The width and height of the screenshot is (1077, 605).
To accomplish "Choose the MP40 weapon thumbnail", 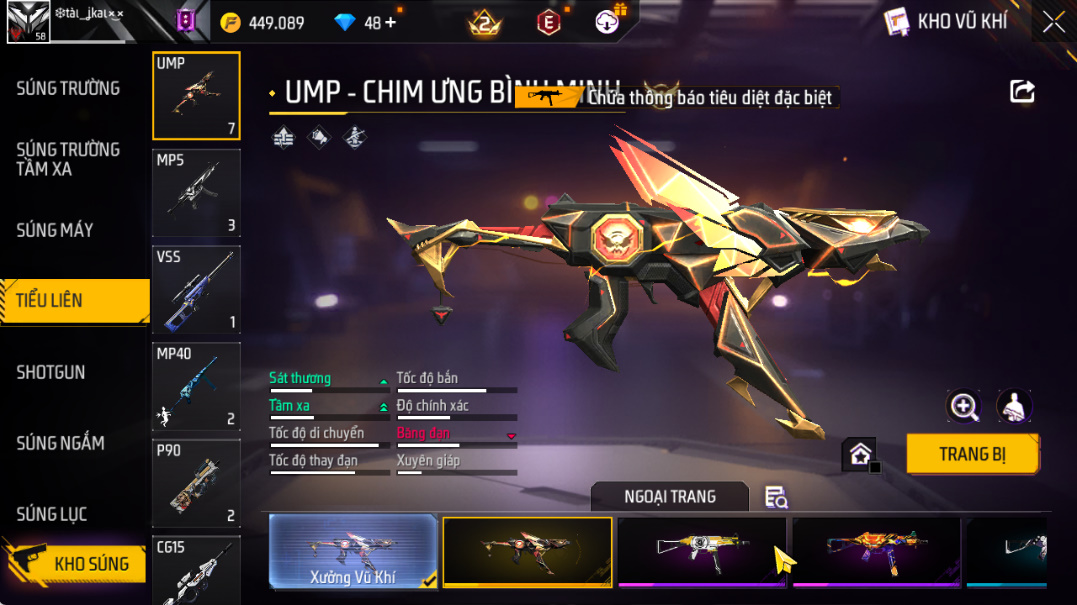I will pos(196,386).
